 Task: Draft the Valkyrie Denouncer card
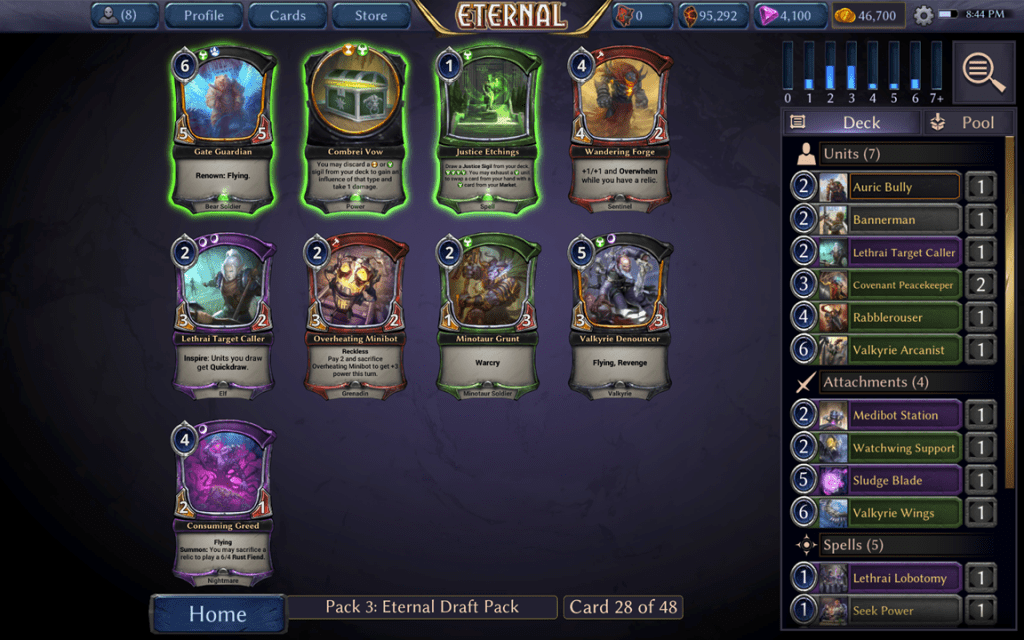620,314
